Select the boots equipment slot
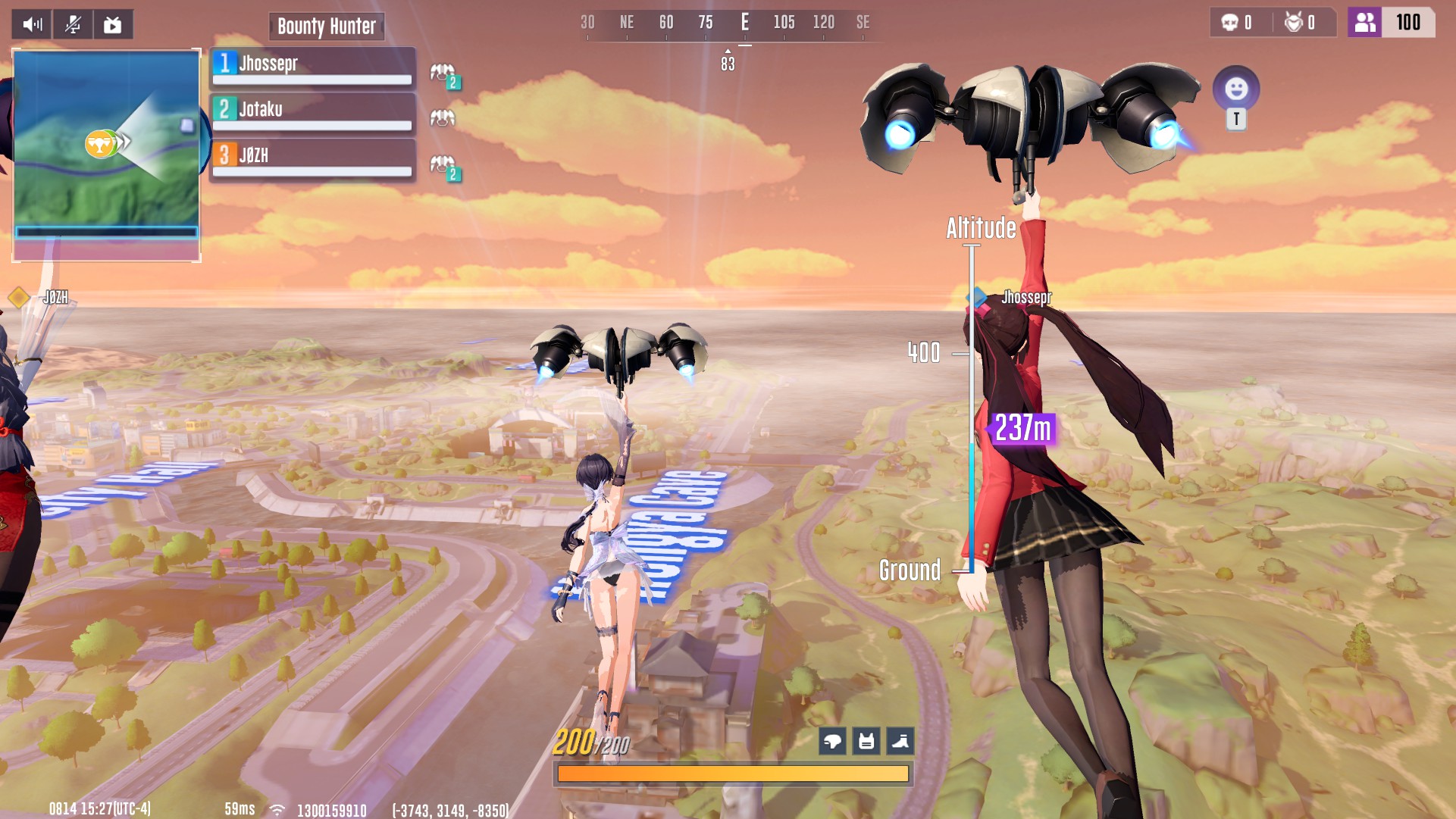The height and width of the screenshot is (819, 1456). [900, 741]
